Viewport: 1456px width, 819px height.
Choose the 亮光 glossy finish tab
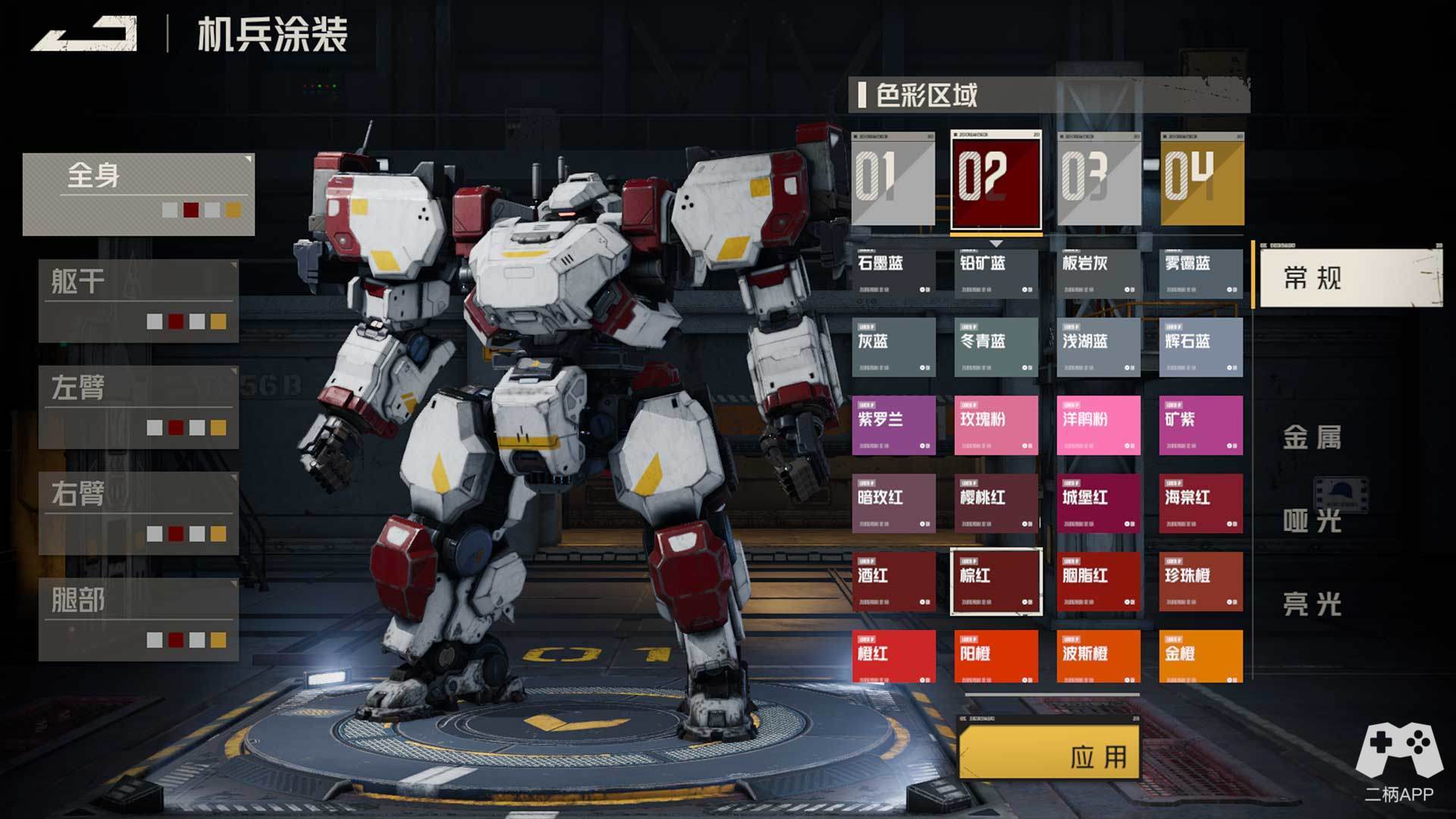click(1312, 604)
